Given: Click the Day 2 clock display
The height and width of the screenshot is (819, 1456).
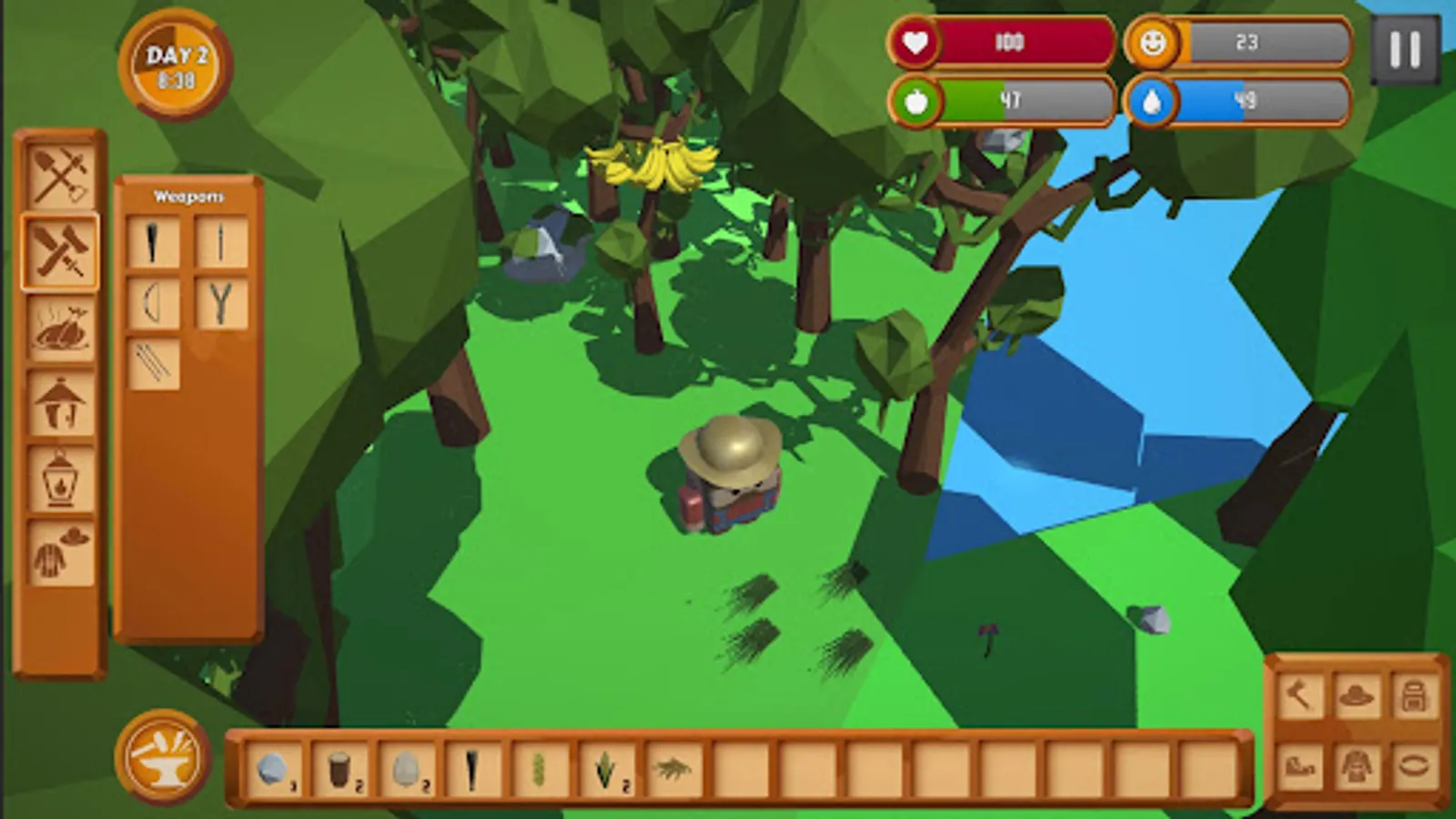Looking at the screenshot, I should pos(176,64).
